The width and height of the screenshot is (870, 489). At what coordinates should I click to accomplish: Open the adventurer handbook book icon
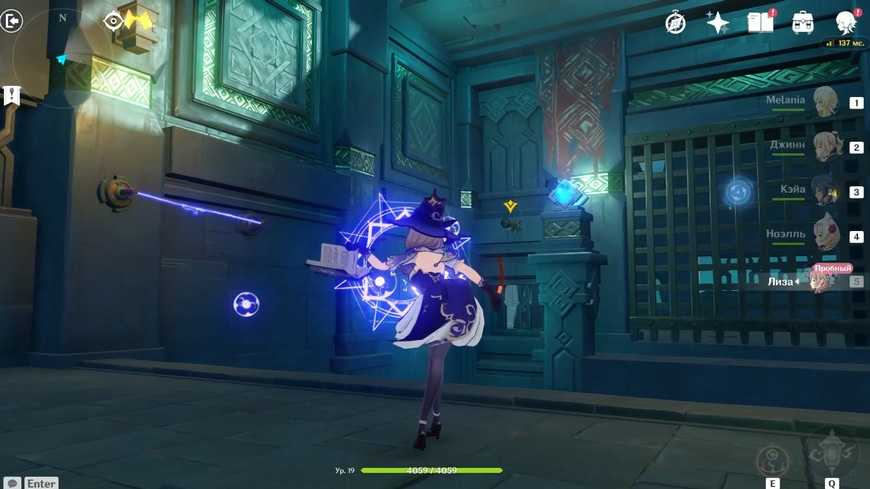(x=760, y=23)
